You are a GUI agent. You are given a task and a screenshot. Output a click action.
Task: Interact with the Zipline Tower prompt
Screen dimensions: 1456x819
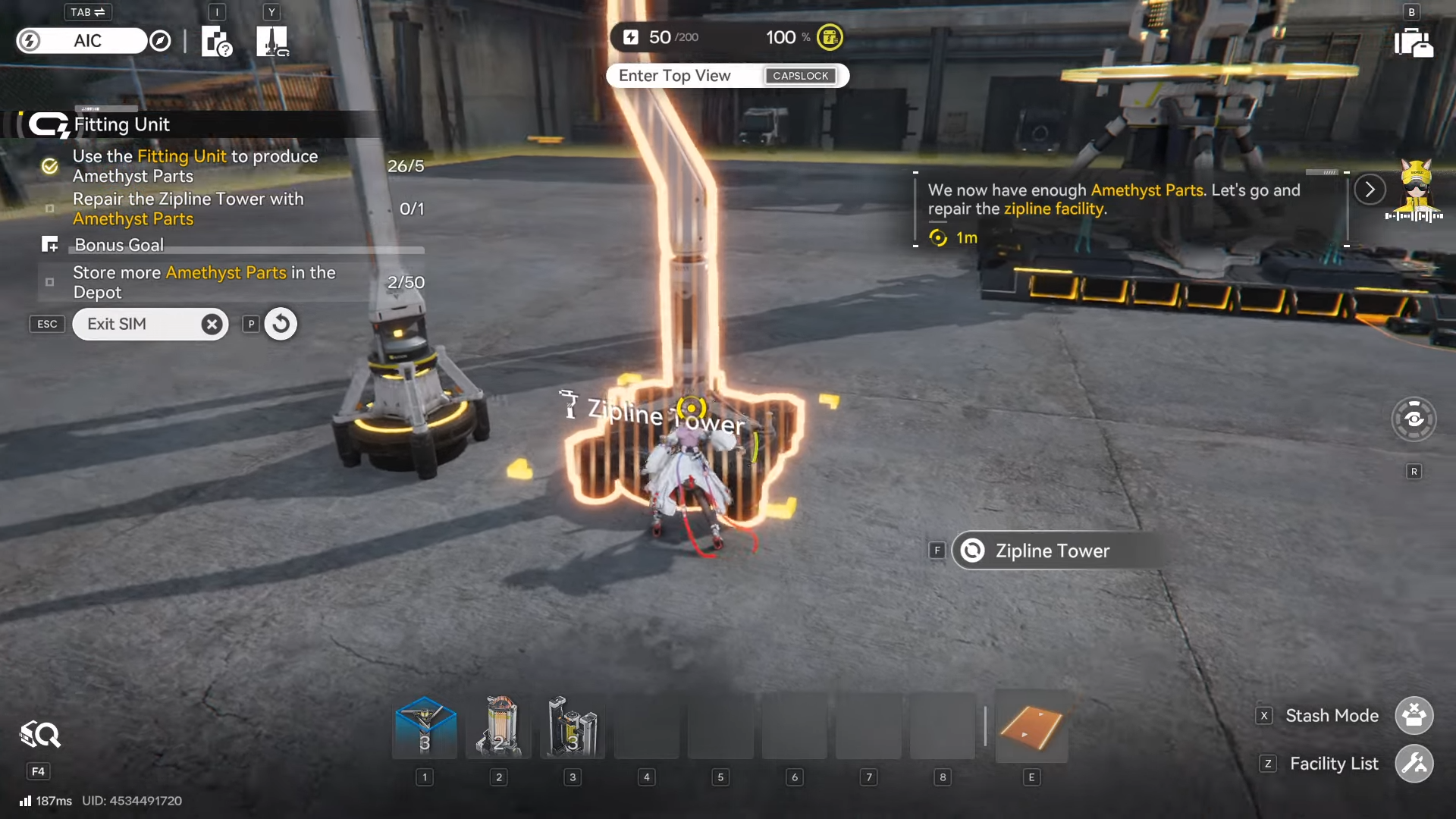pos(1051,551)
